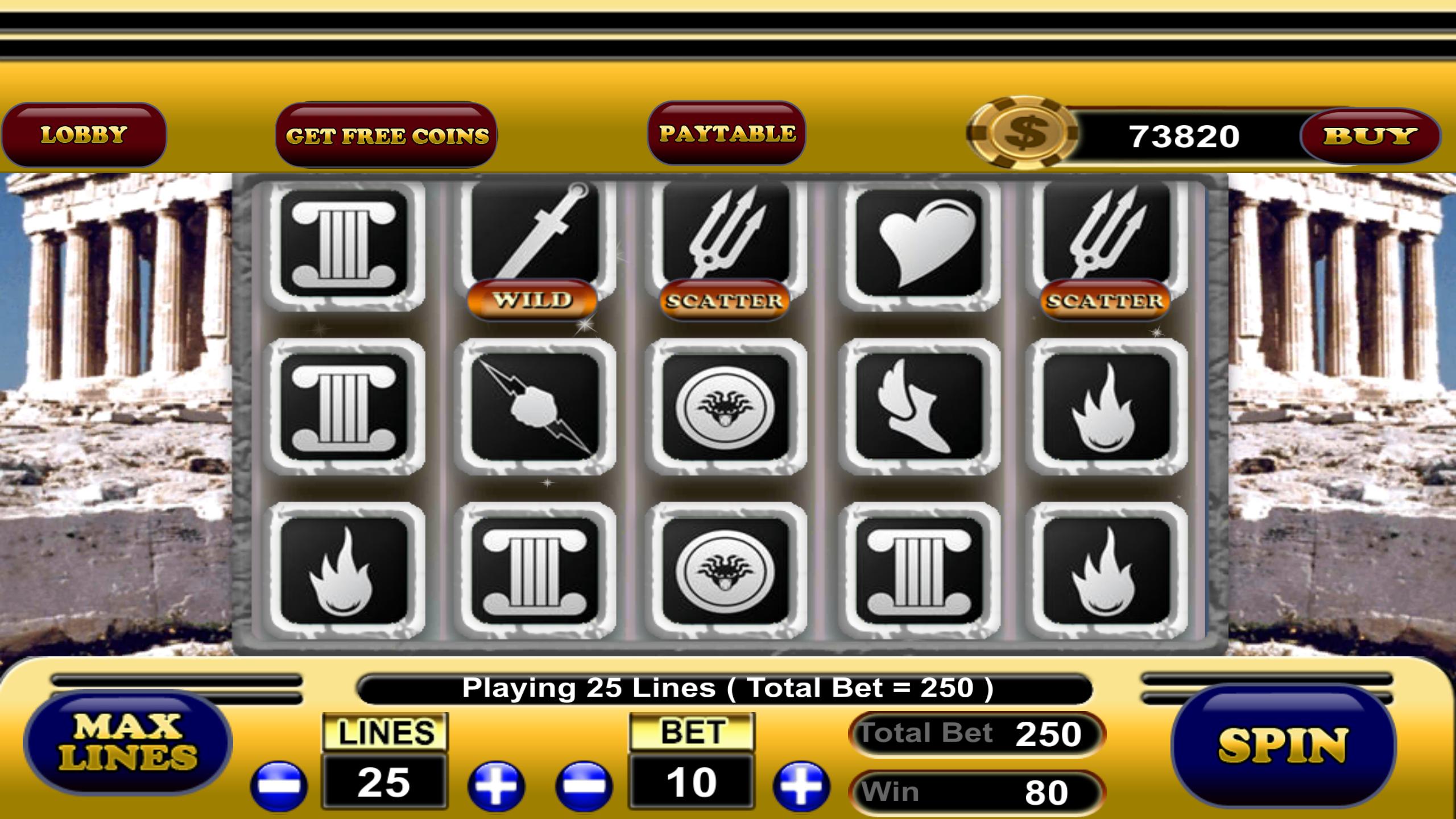Click GET FREE COINS
The height and width of the screenshot is (819, 1456).
pyautogui.click(x=388, y=134)
